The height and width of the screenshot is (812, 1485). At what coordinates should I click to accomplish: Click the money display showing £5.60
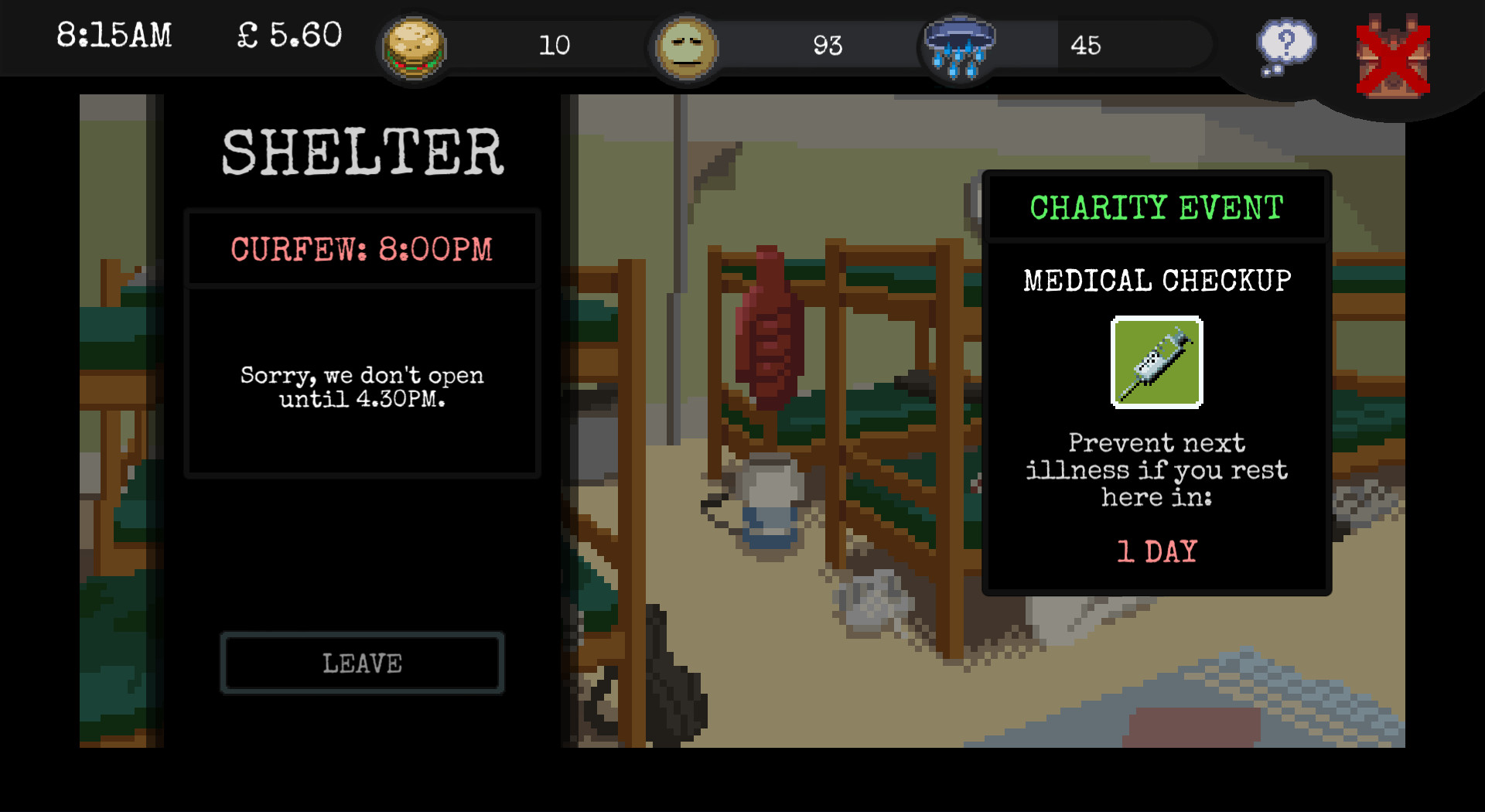pyautogui.click(x=288, y=35)
